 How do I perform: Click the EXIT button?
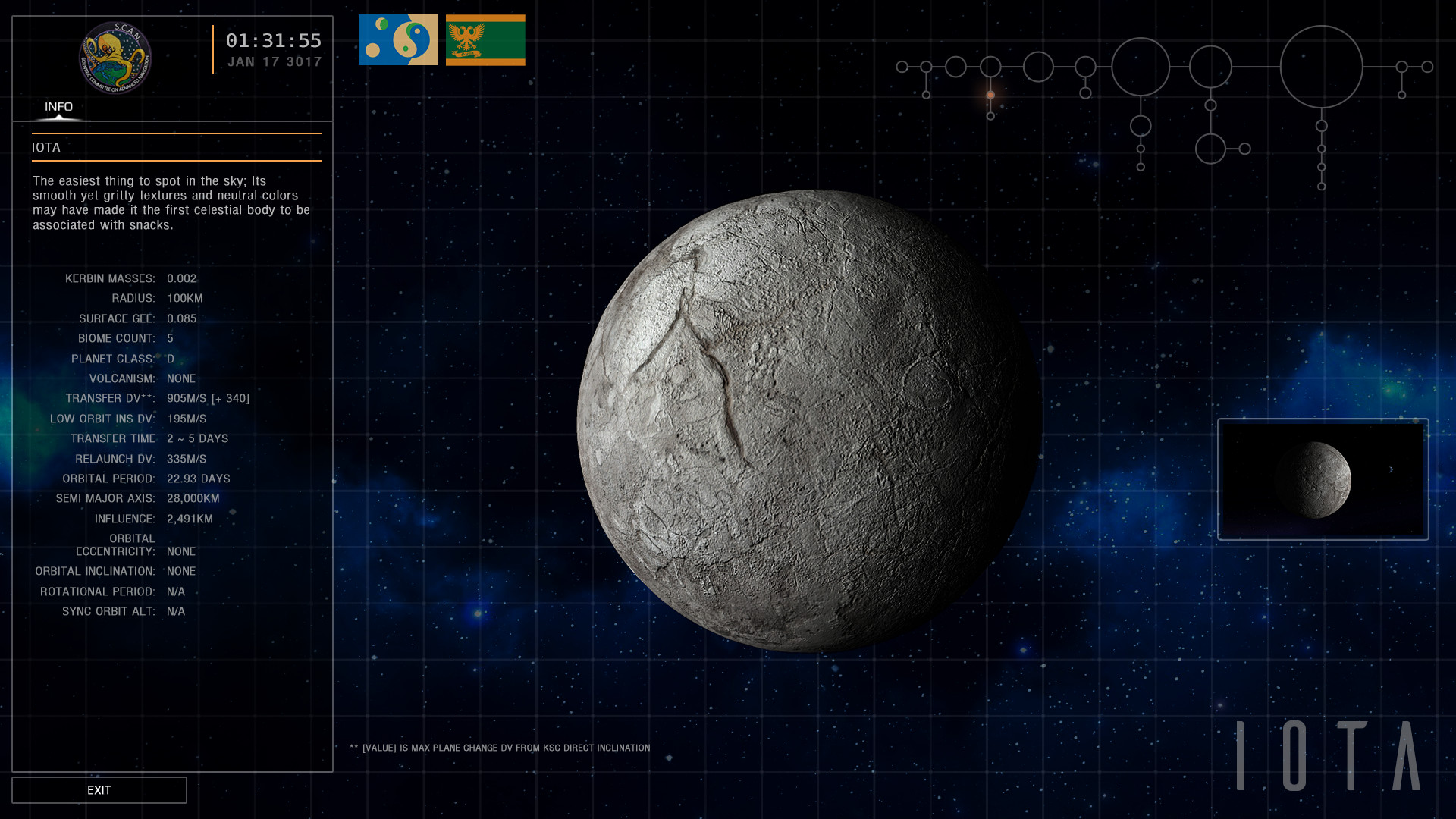point(99,790)
